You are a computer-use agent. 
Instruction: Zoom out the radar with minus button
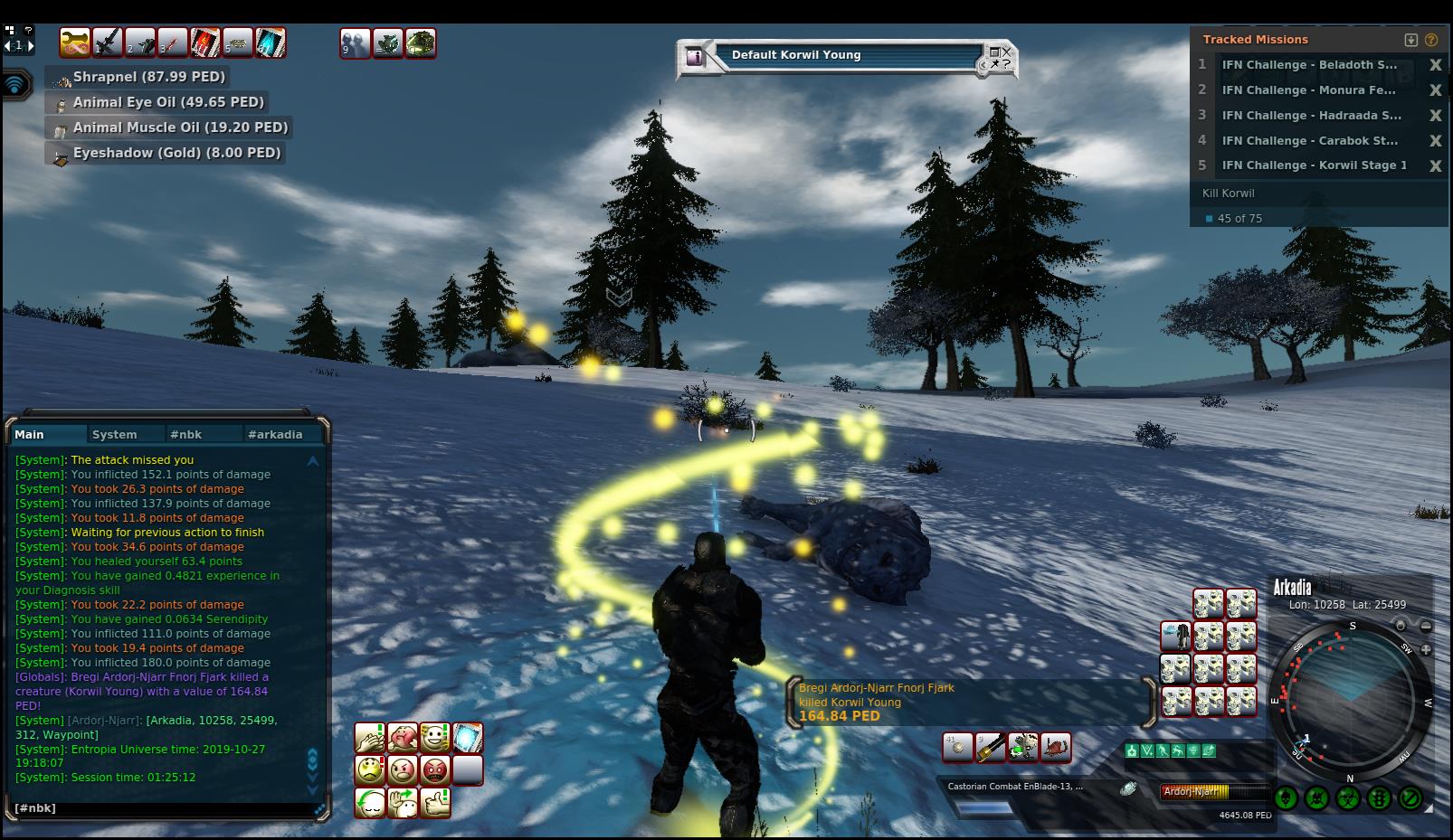pos(1426,626)
